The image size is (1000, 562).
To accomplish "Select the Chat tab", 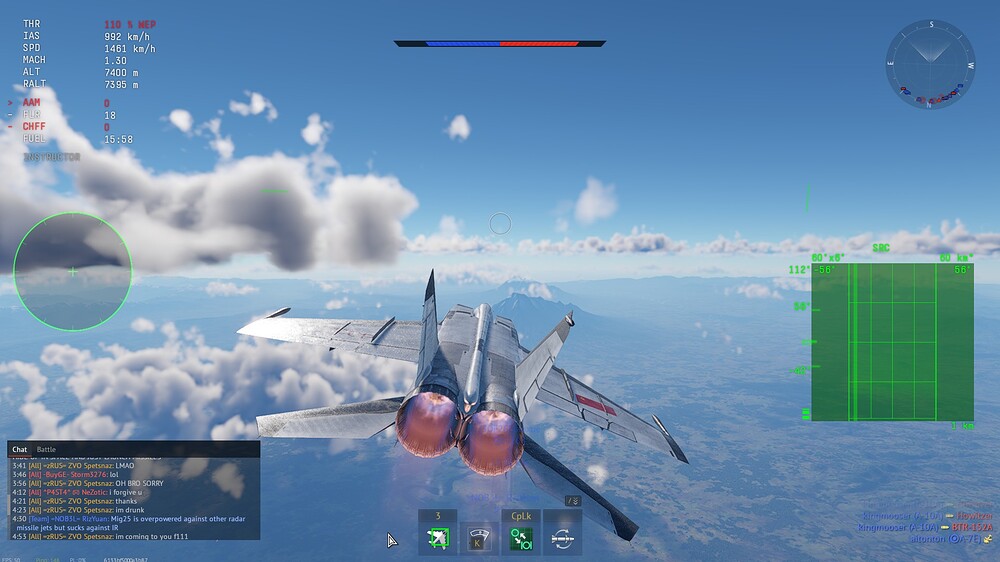I will click(19, 450).
